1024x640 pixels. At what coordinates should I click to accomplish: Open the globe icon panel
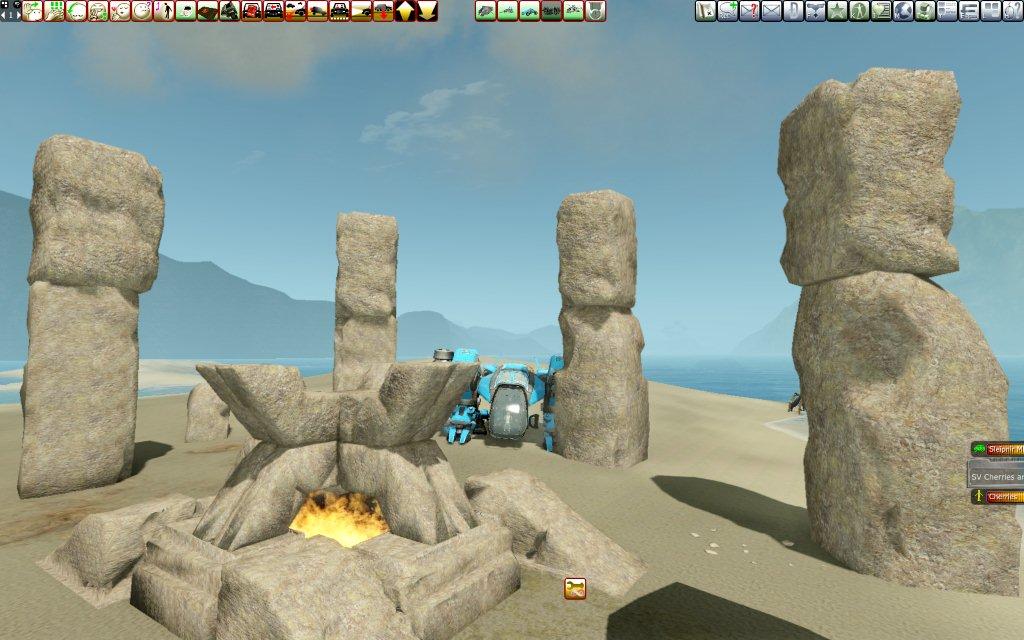[x=903, y=11]
